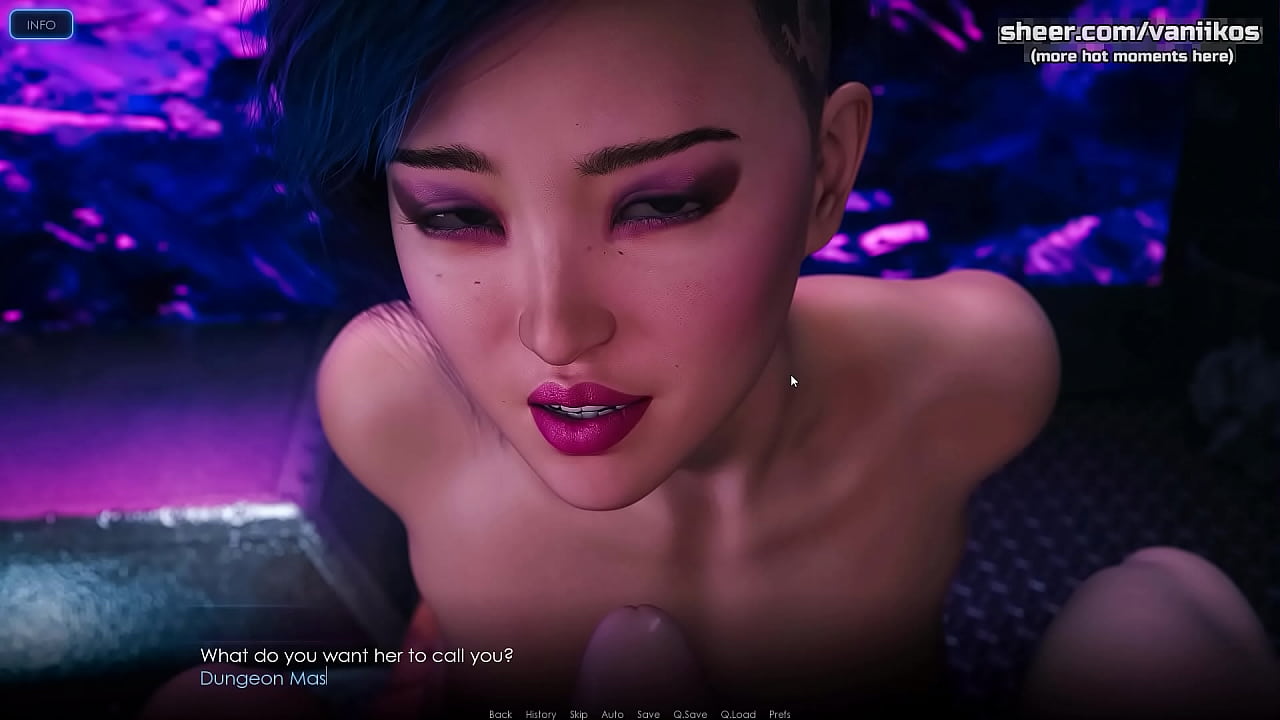Click Back to rewind the dialogue
The width and height of the screenshot is (1280, 720).
pos(500,713)
